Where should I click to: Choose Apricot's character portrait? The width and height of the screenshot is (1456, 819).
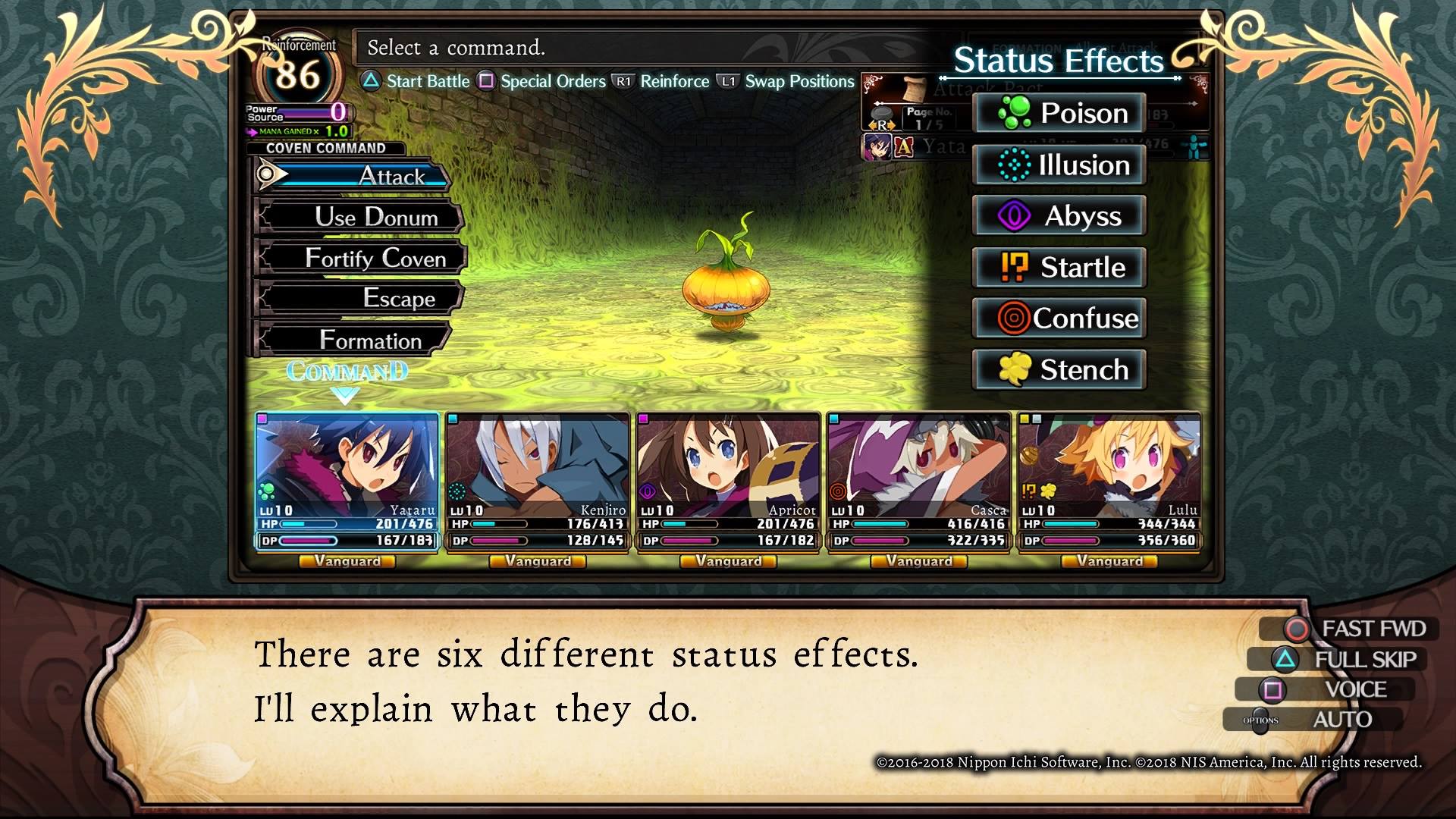pos(728,463)
